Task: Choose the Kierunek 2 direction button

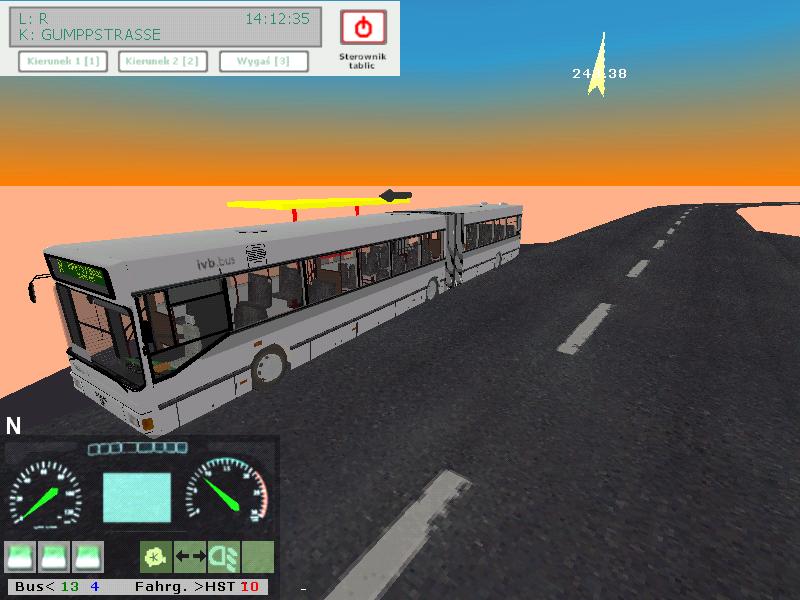Action: tap(162, 62)
